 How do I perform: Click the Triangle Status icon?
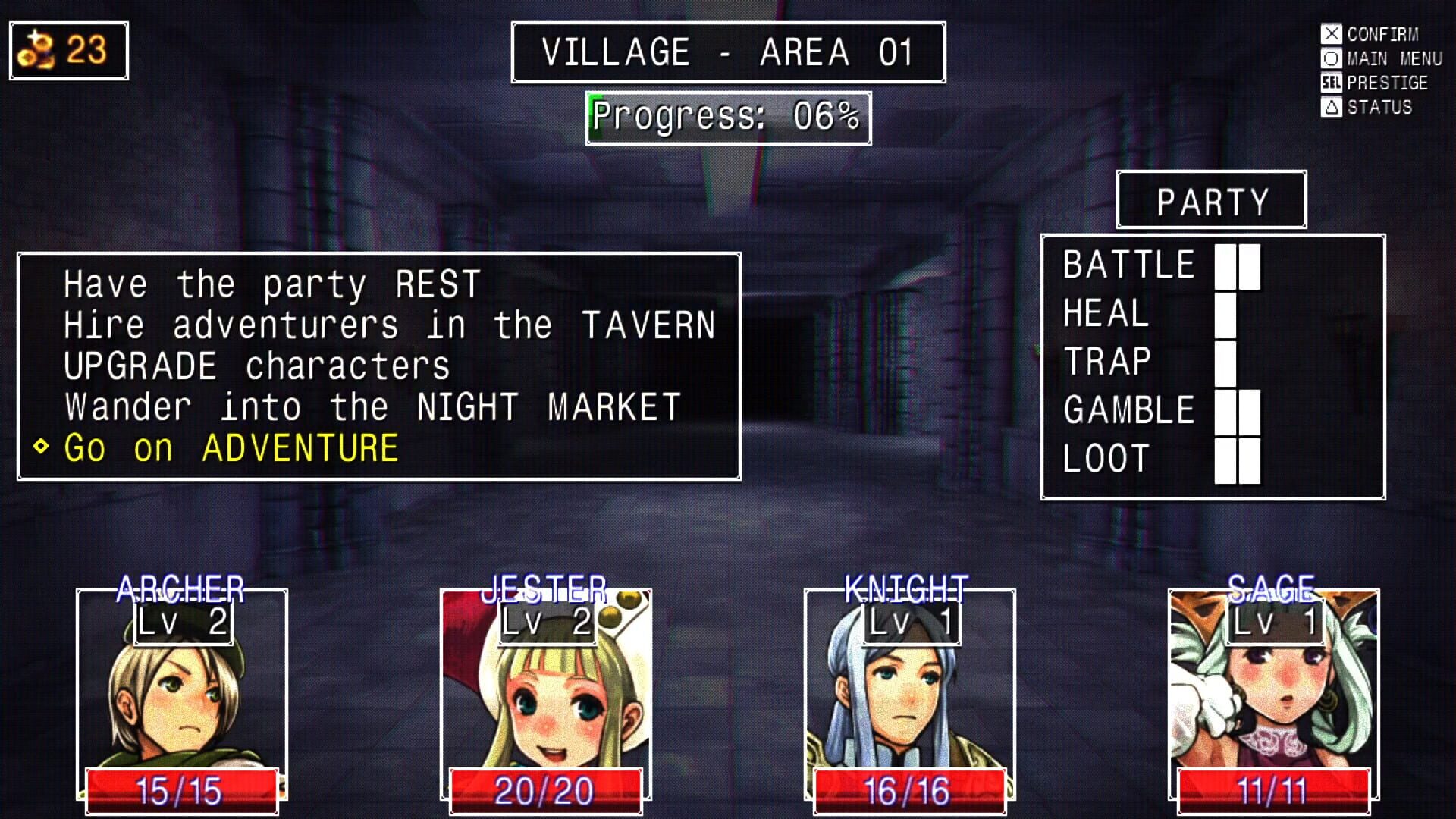(x=1332, y=107)
